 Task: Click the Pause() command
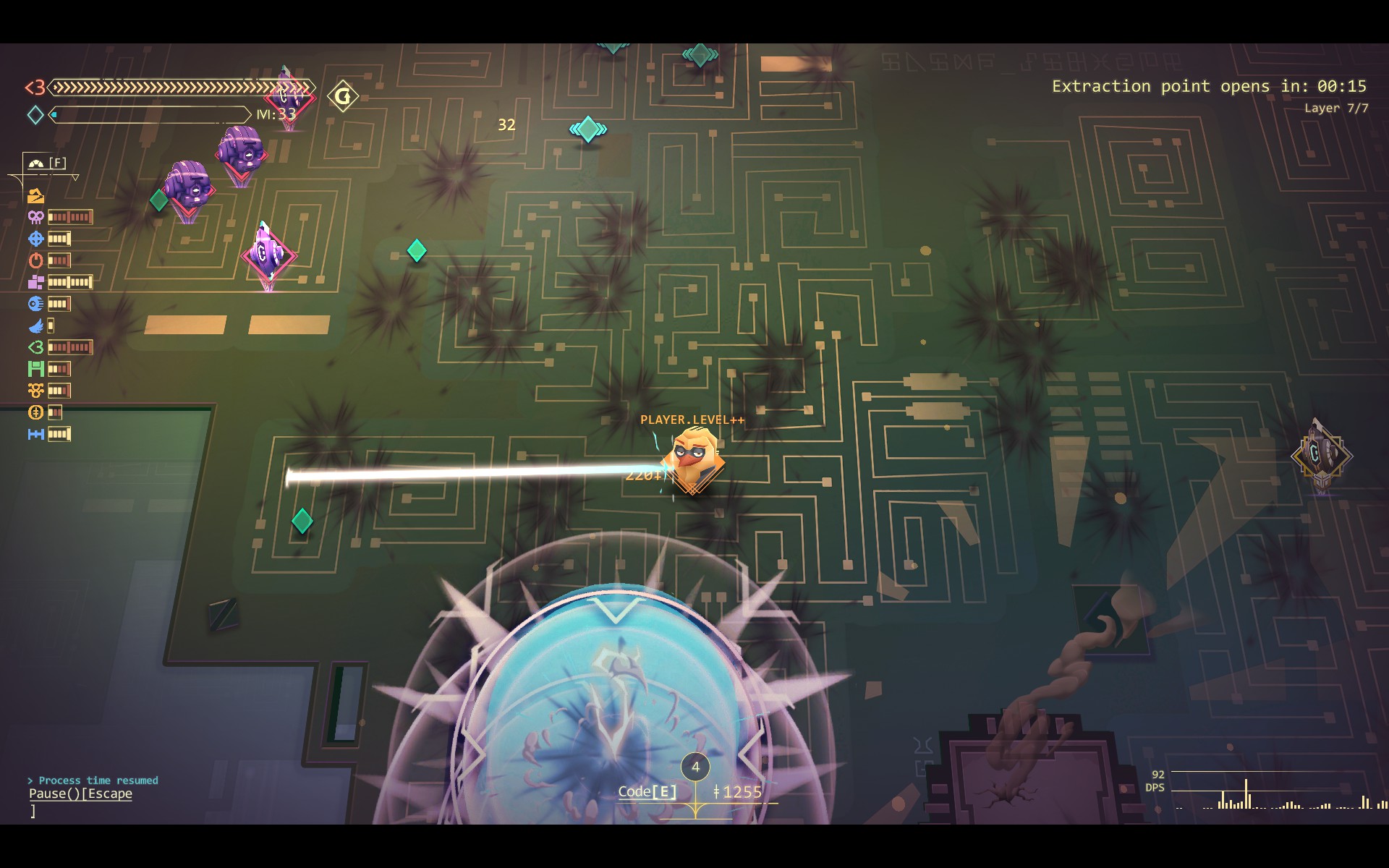pos(80,793)
